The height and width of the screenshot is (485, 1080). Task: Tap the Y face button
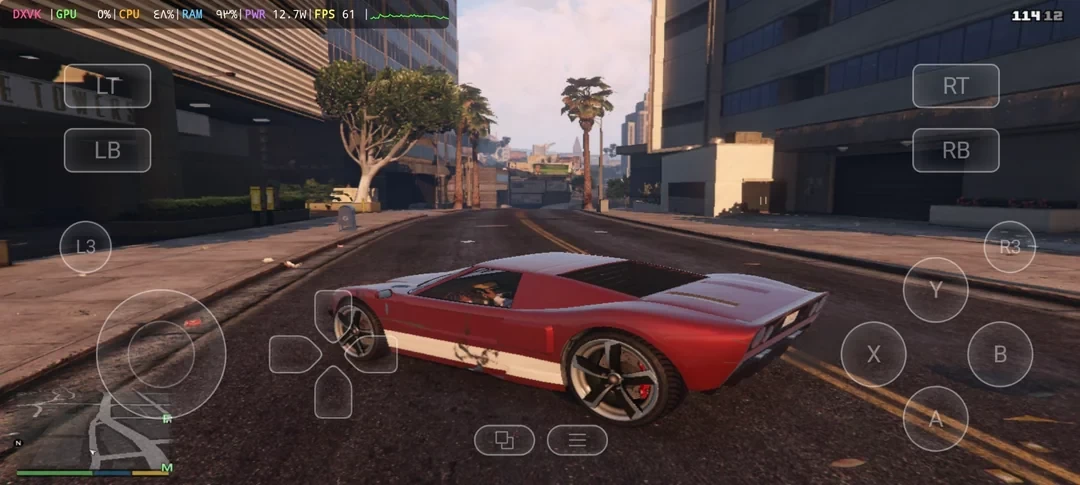coord(935,290)
